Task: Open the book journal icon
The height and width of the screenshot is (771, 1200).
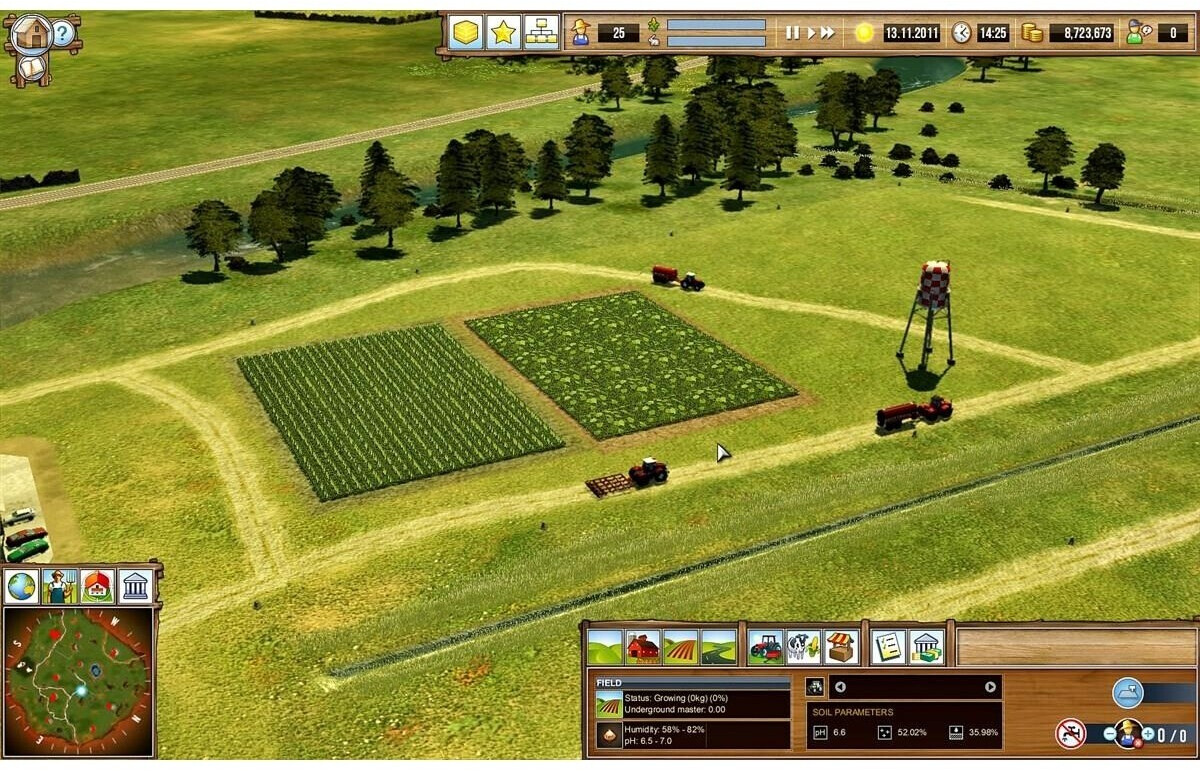Action: click(32, 68)
